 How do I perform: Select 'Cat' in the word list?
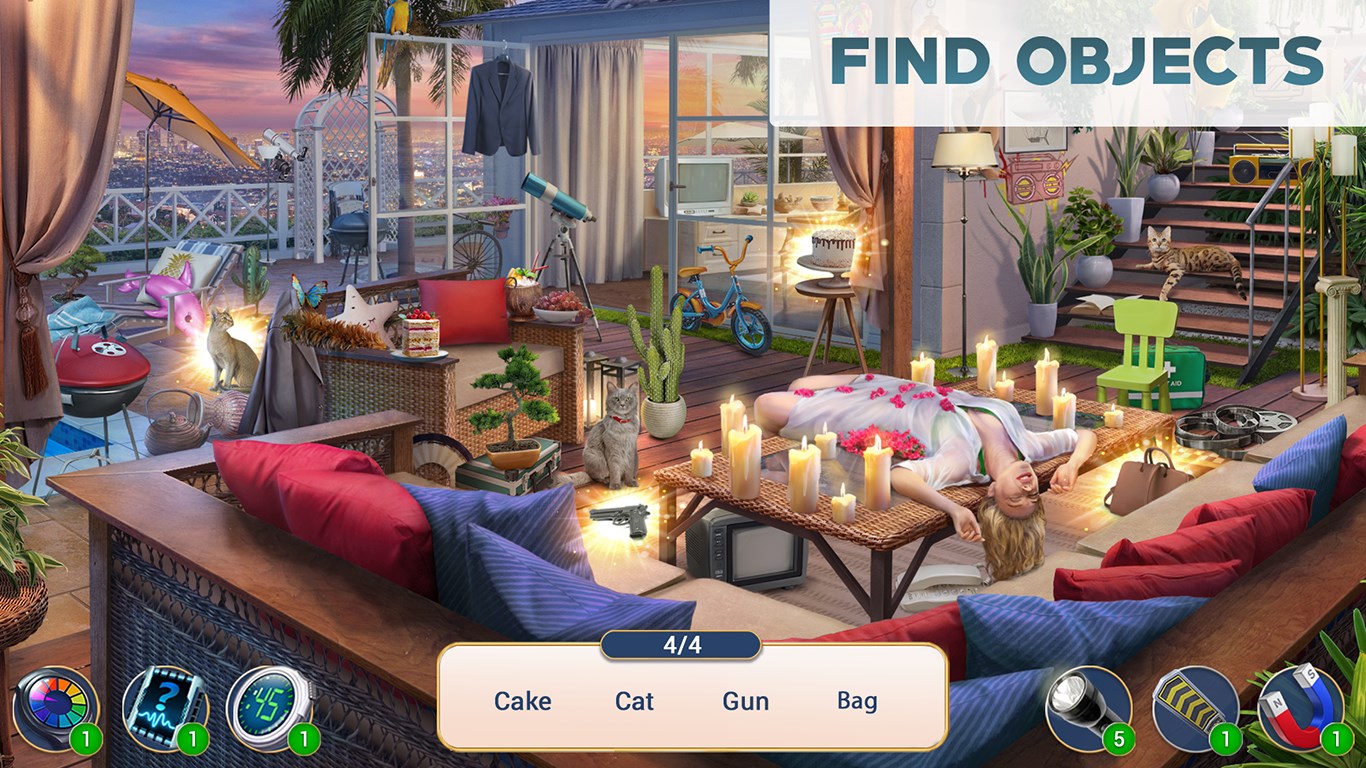click(633, 701)
